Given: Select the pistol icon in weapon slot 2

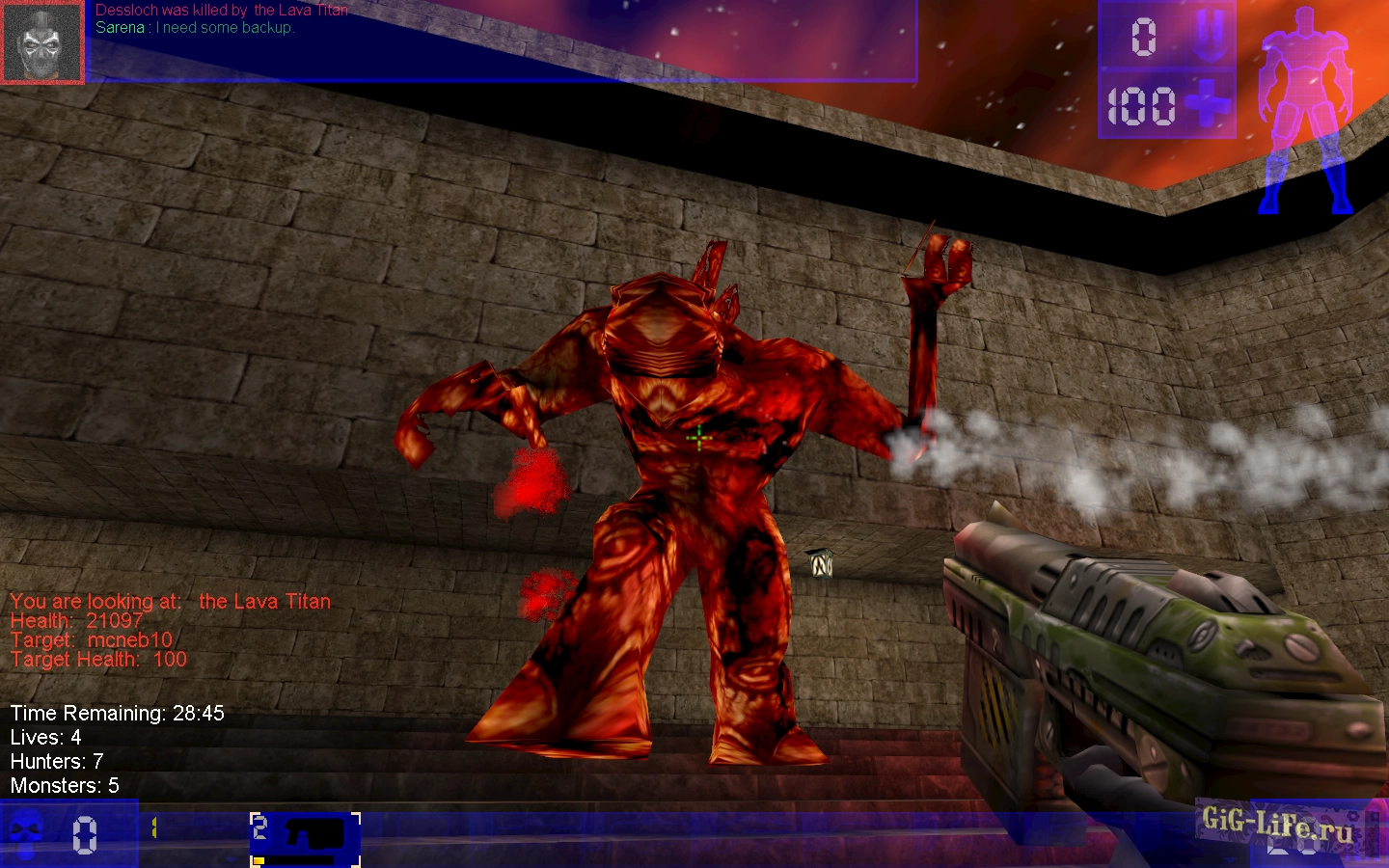Looking at the screenshot, I should [313, 834].
